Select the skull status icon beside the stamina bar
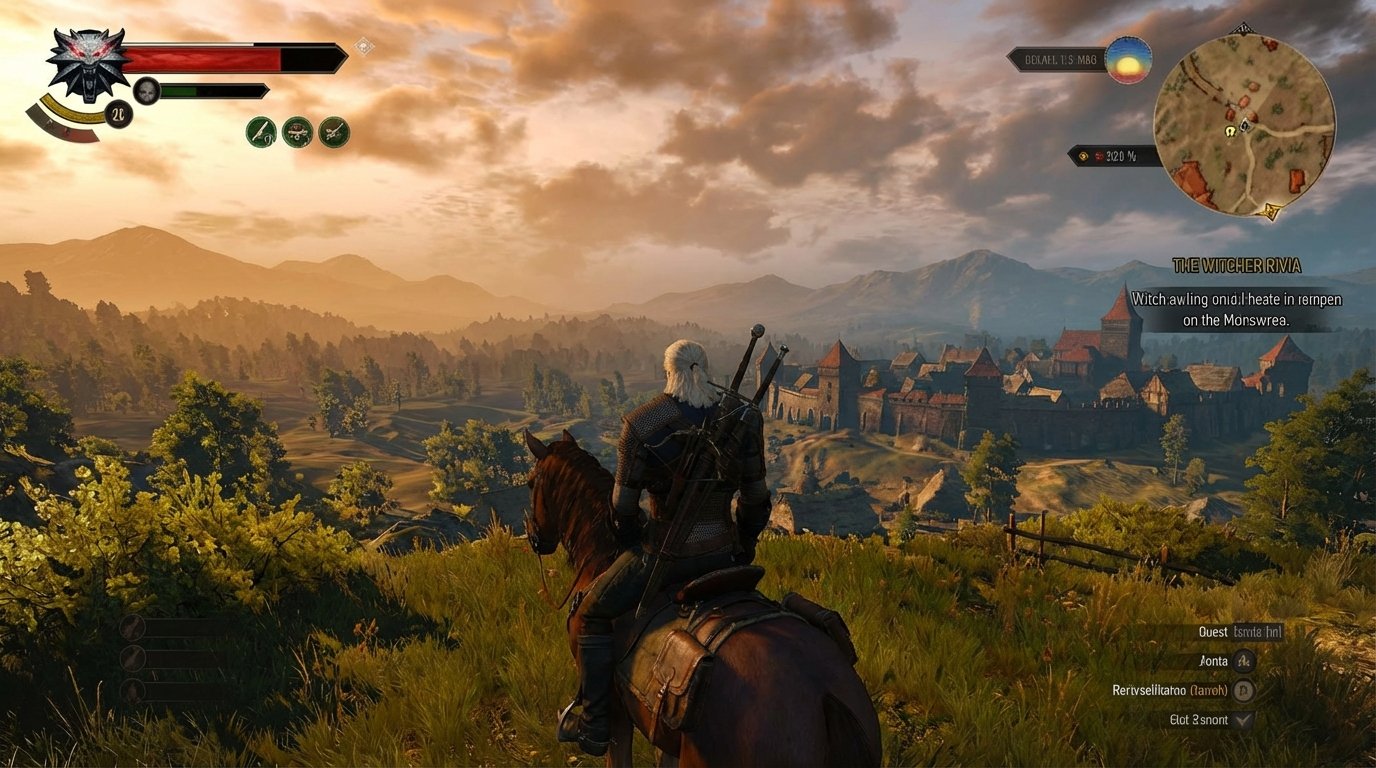The image size is (1376, 768). pos(147,92)
